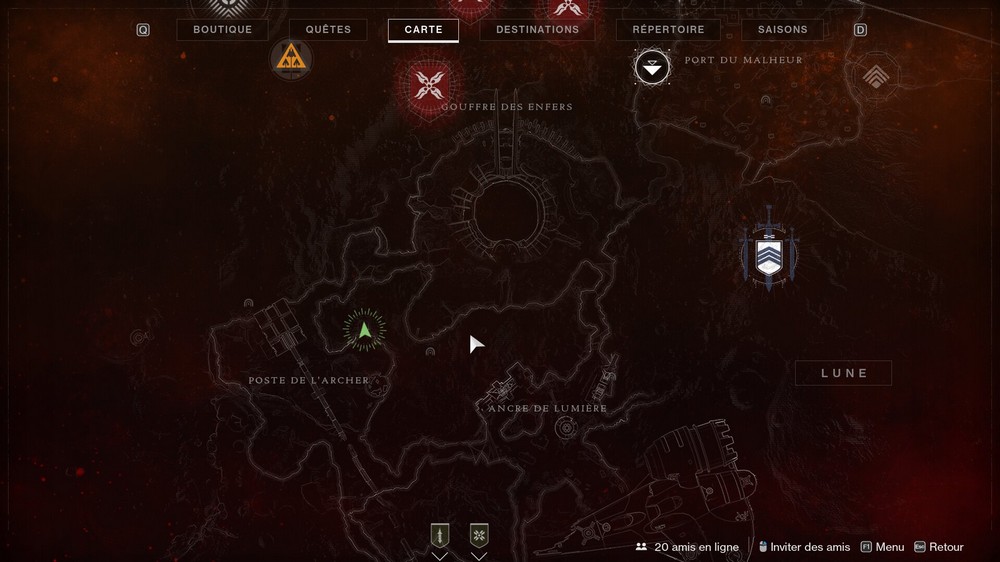
Task: Select the Carte tab
Action: coord(423,30)
